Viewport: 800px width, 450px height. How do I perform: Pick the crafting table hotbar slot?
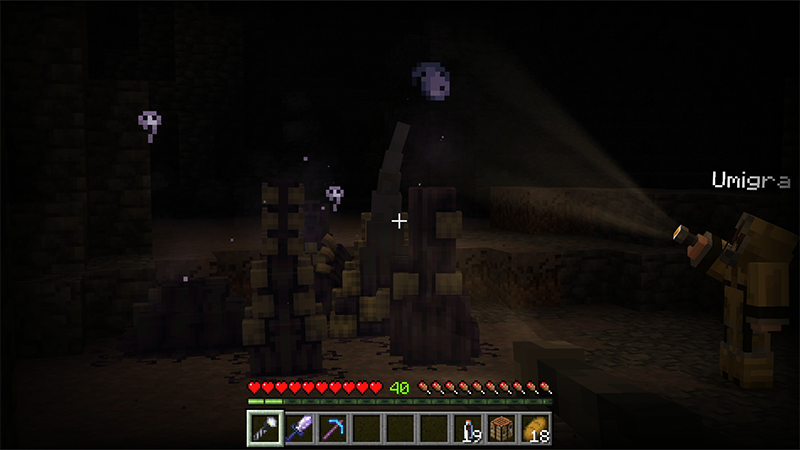(502, 428)
